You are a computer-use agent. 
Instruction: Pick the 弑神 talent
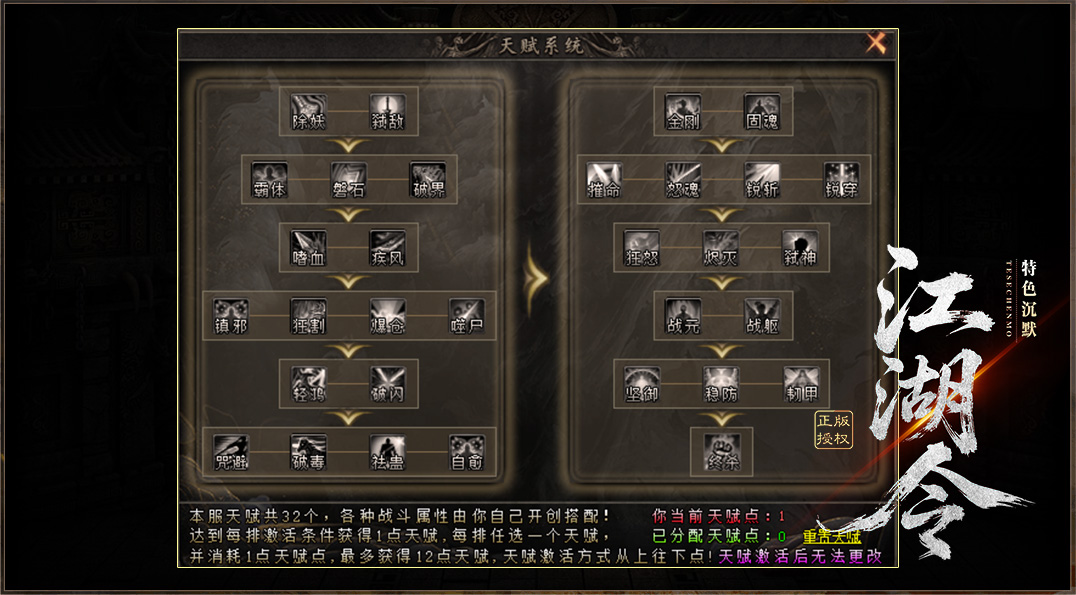(x=801, y=243)
